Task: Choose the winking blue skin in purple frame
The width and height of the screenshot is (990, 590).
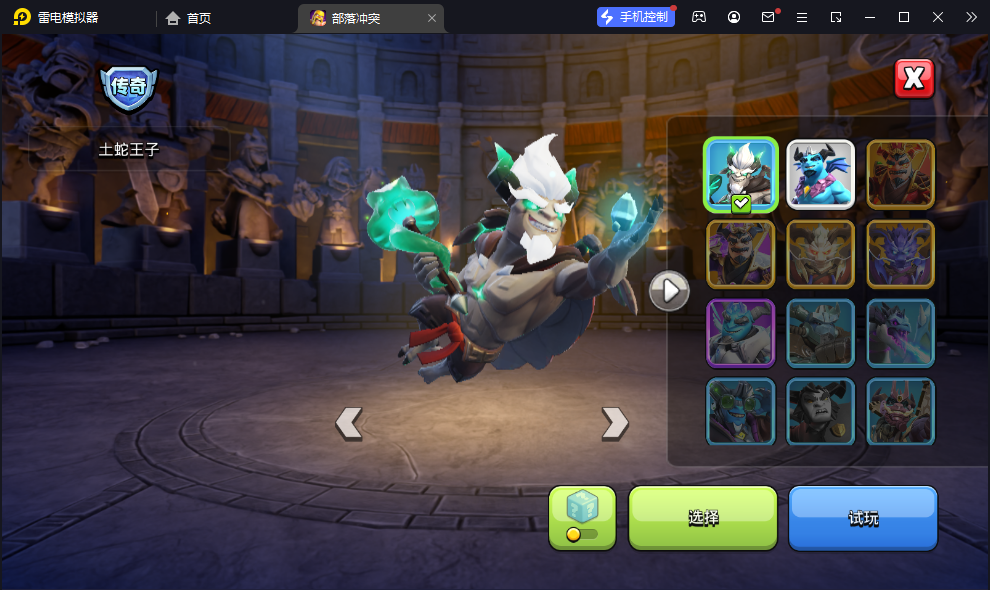Action: [x=741, y=333]
